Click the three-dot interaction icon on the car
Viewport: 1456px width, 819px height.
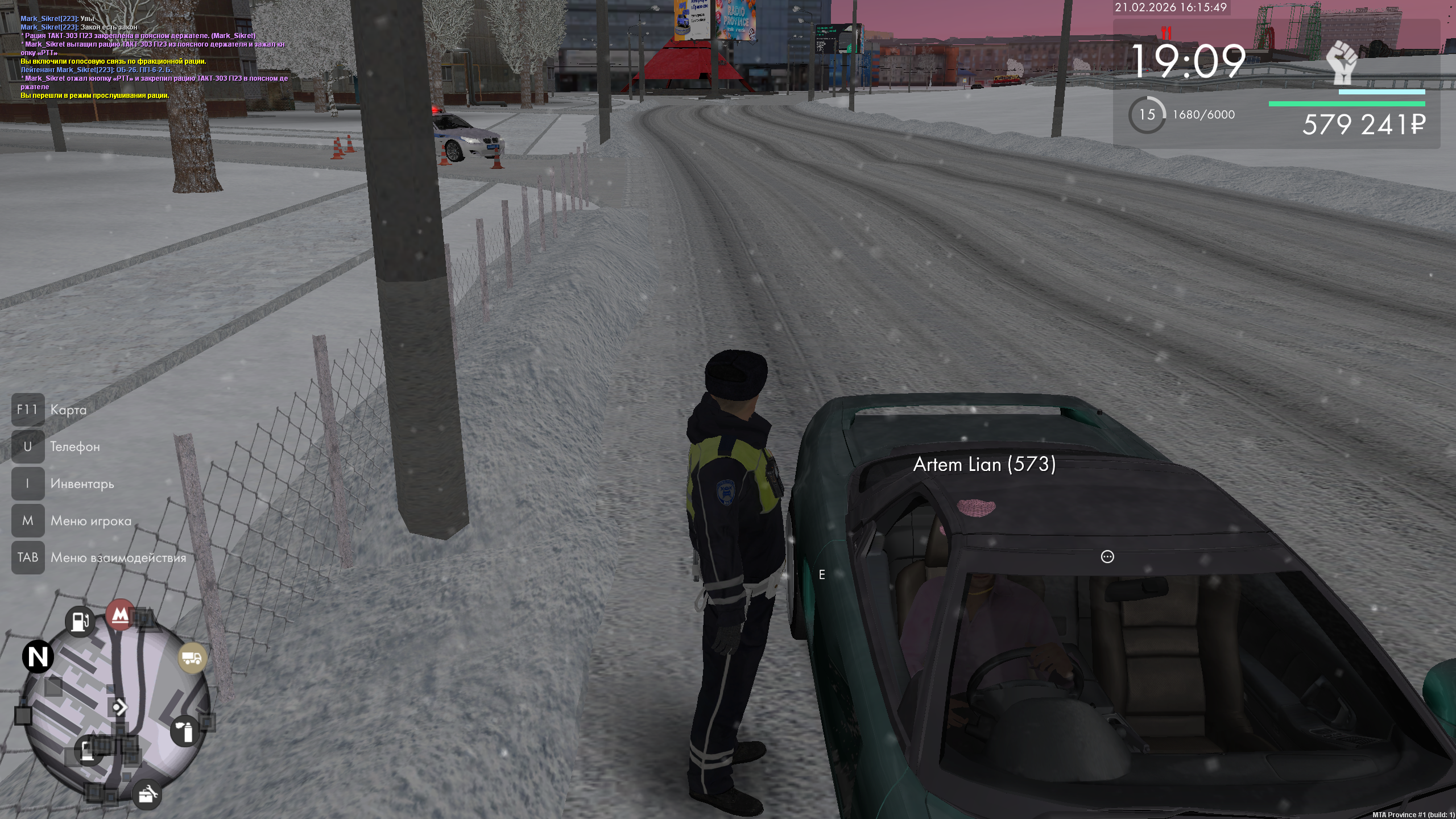coord(1107,557)
